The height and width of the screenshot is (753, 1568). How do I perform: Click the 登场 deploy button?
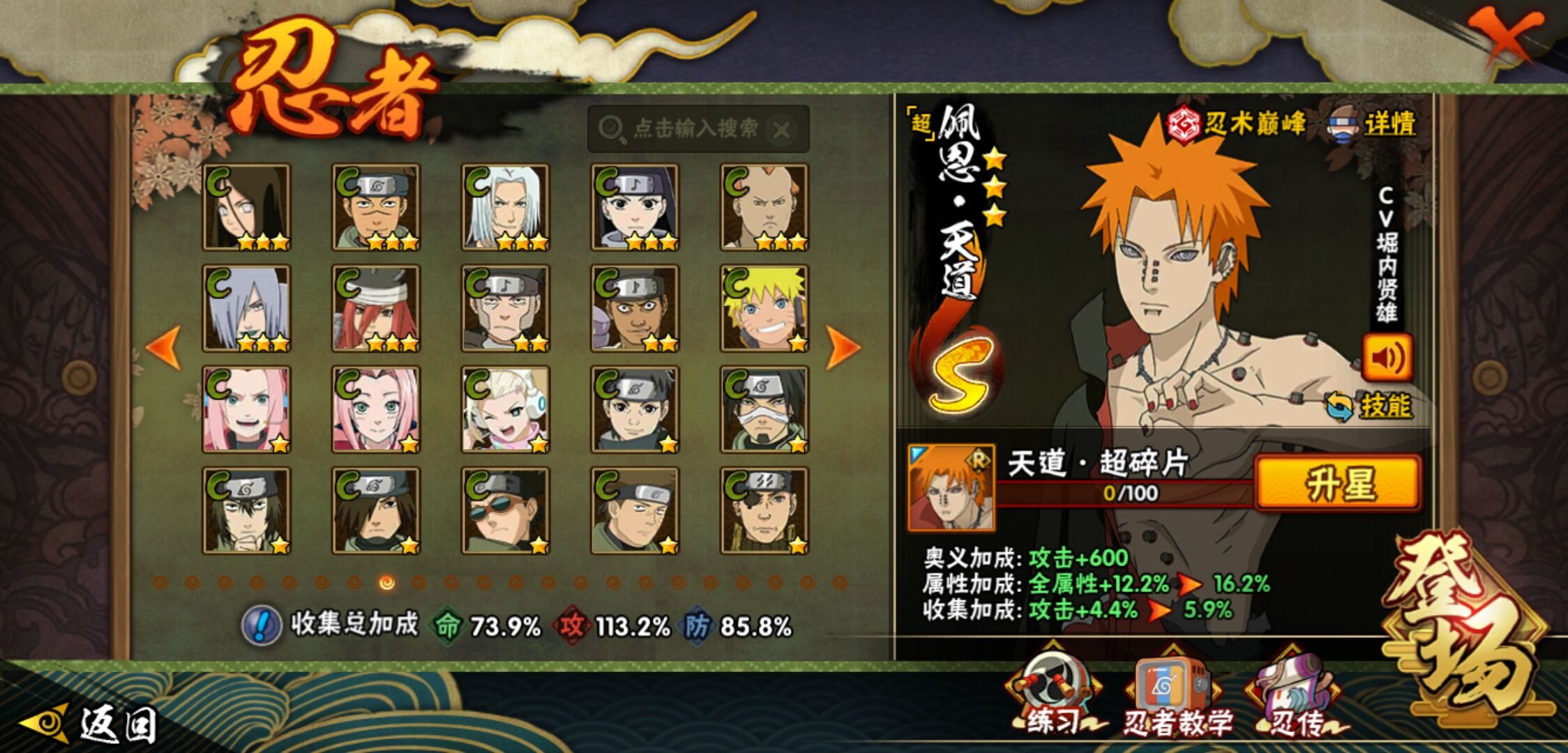(1465, 627)
